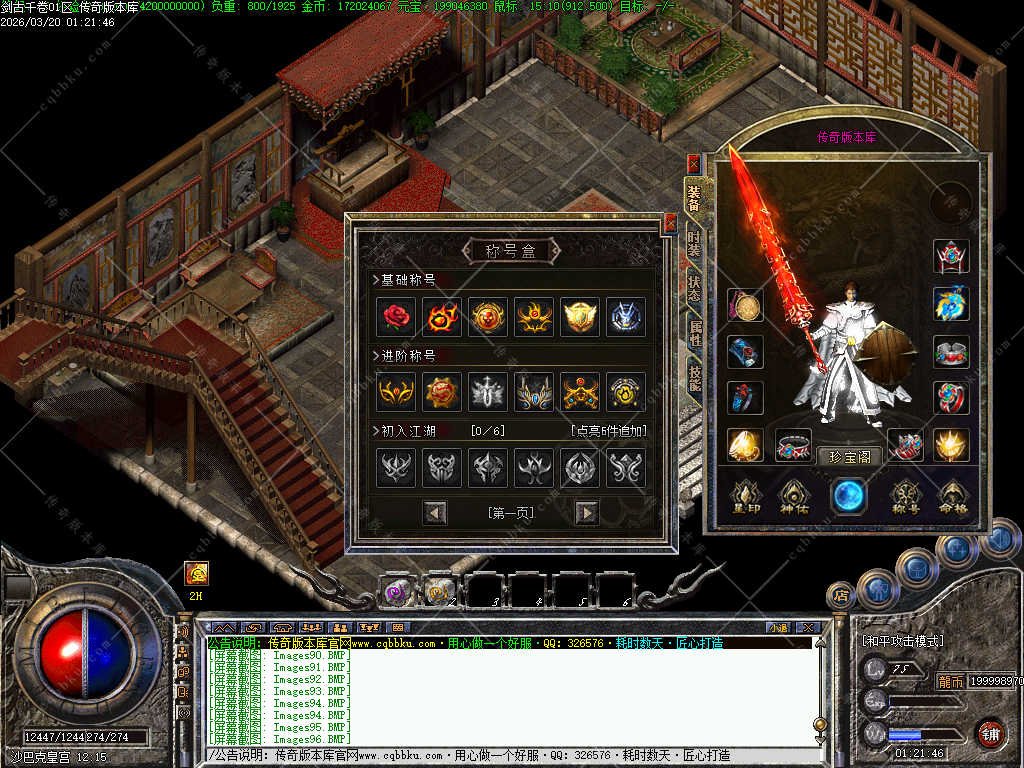Switch to the 技能 skills tab
The height and width of the screenshot is (768, 1024).
pos(694,376)
